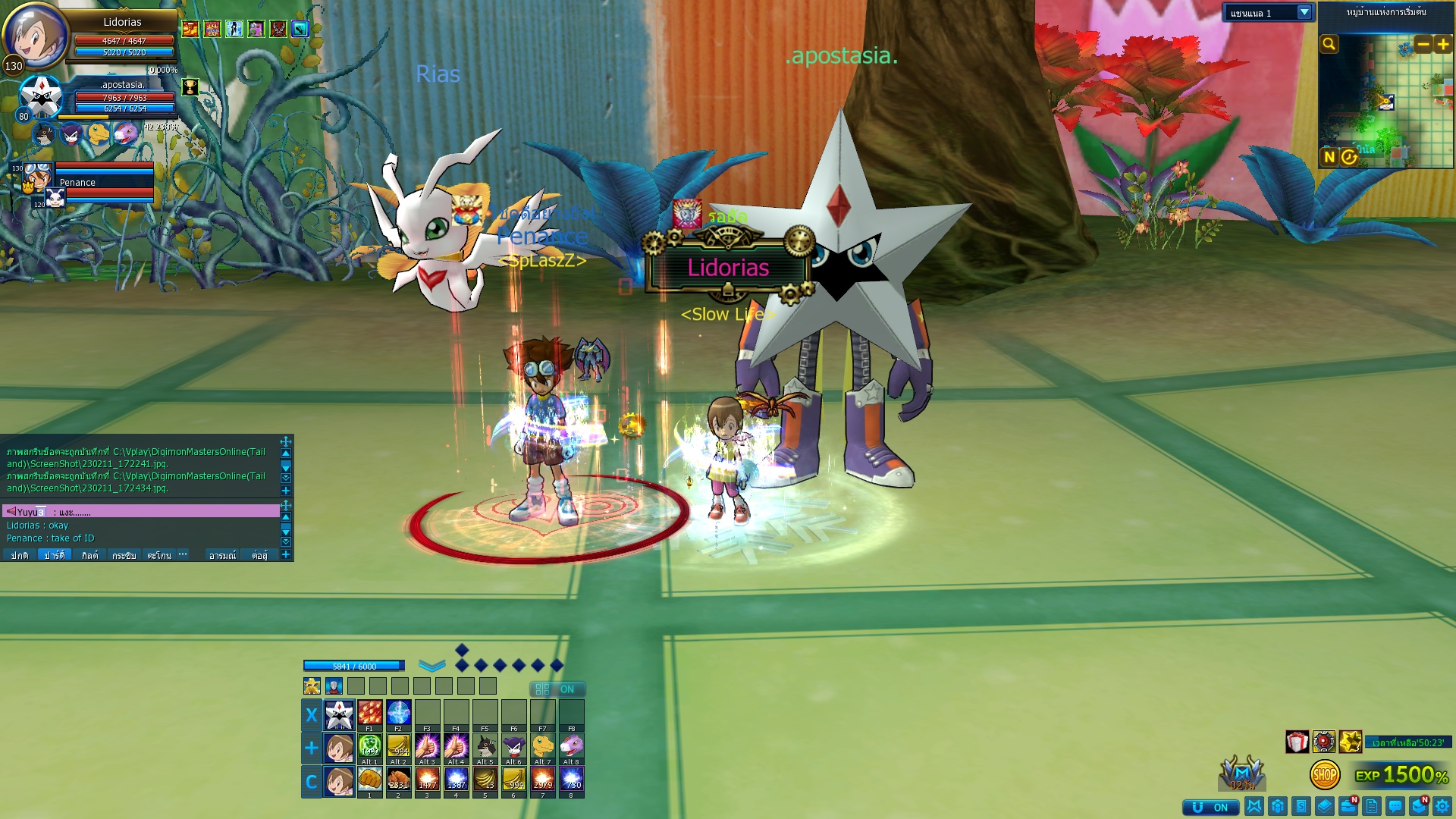Activate the blue lightning orb skill on F2
Viewport: 1456px width, 819px height.
tap(398, 713)
